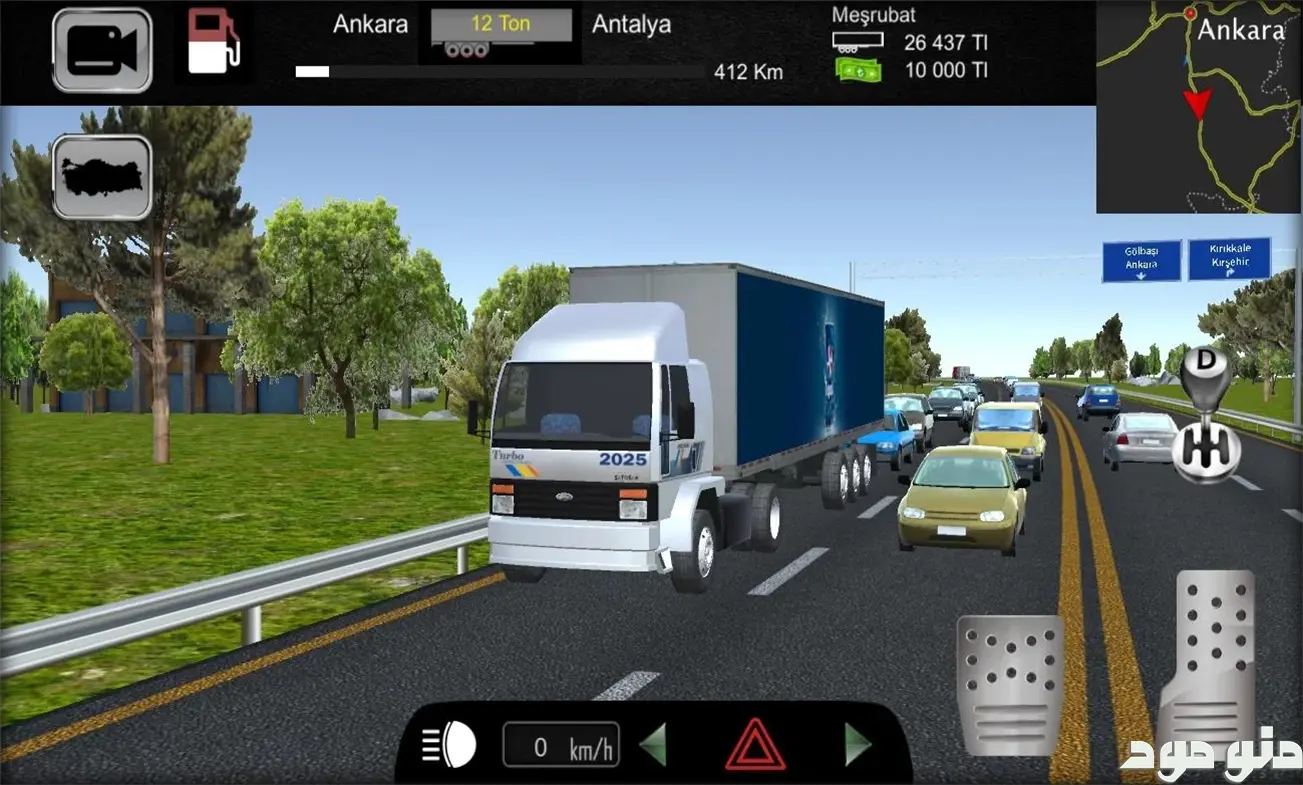Open the Turkey map button

pos(102,177)
